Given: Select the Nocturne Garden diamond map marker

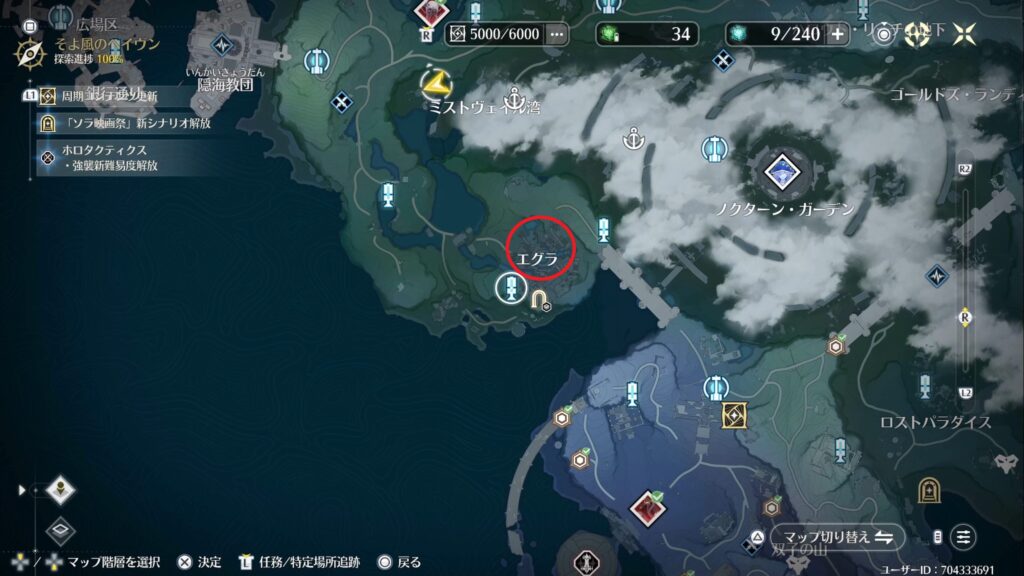Looking at the screenshot, I should 781,172.
